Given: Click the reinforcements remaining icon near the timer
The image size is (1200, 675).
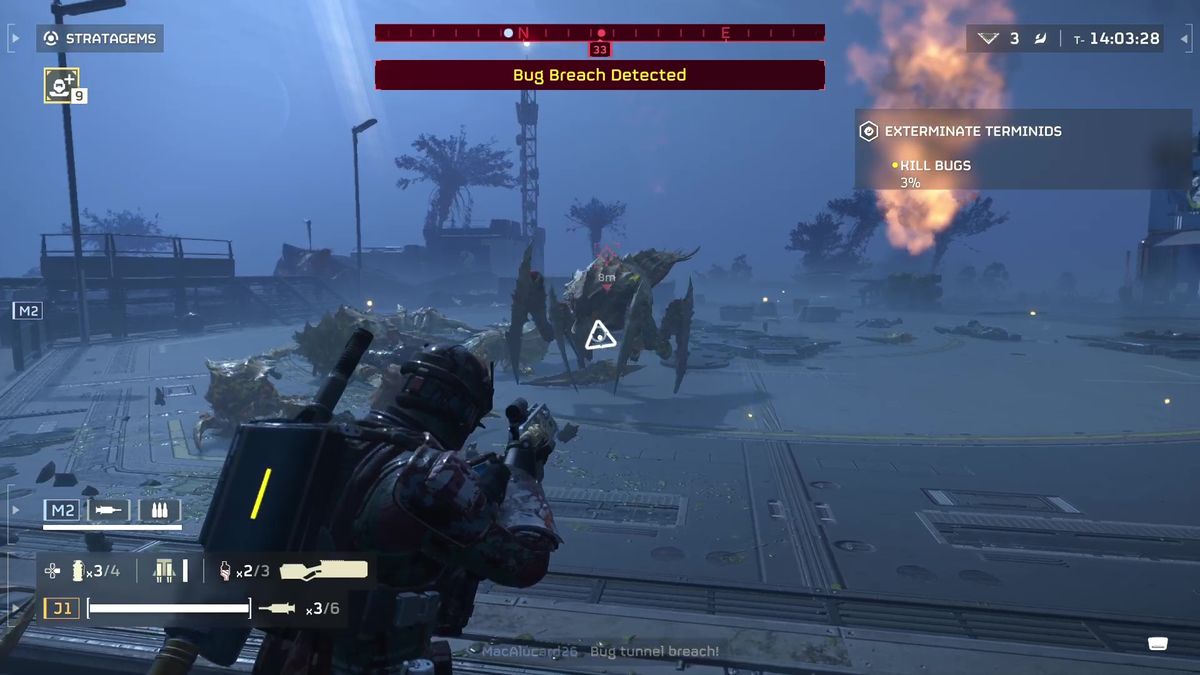Looking at the screenshot, I should 989,39.
